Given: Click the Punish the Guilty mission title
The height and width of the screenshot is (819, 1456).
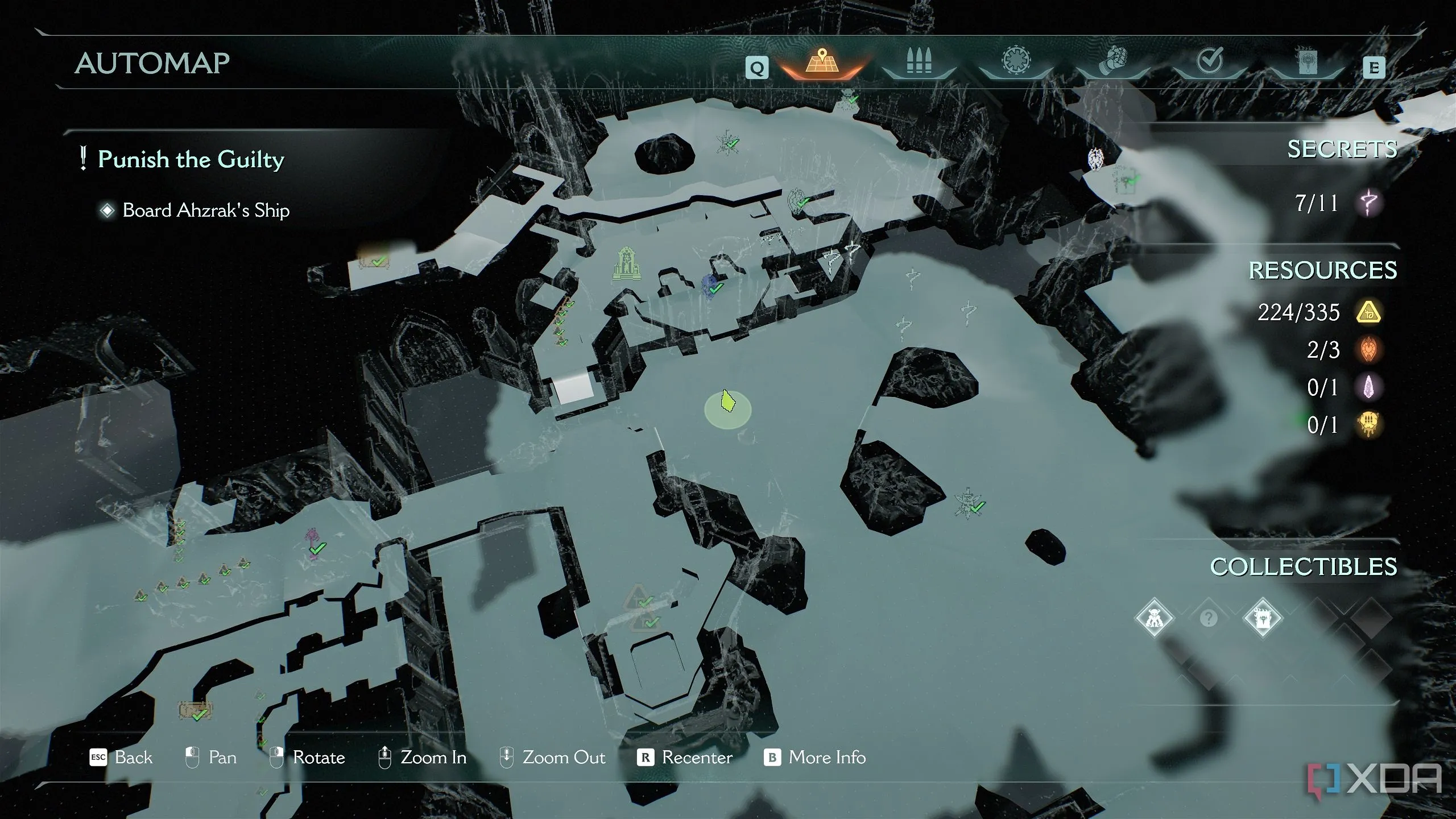Looking at the screenshot, I should (x=191, y=159).
